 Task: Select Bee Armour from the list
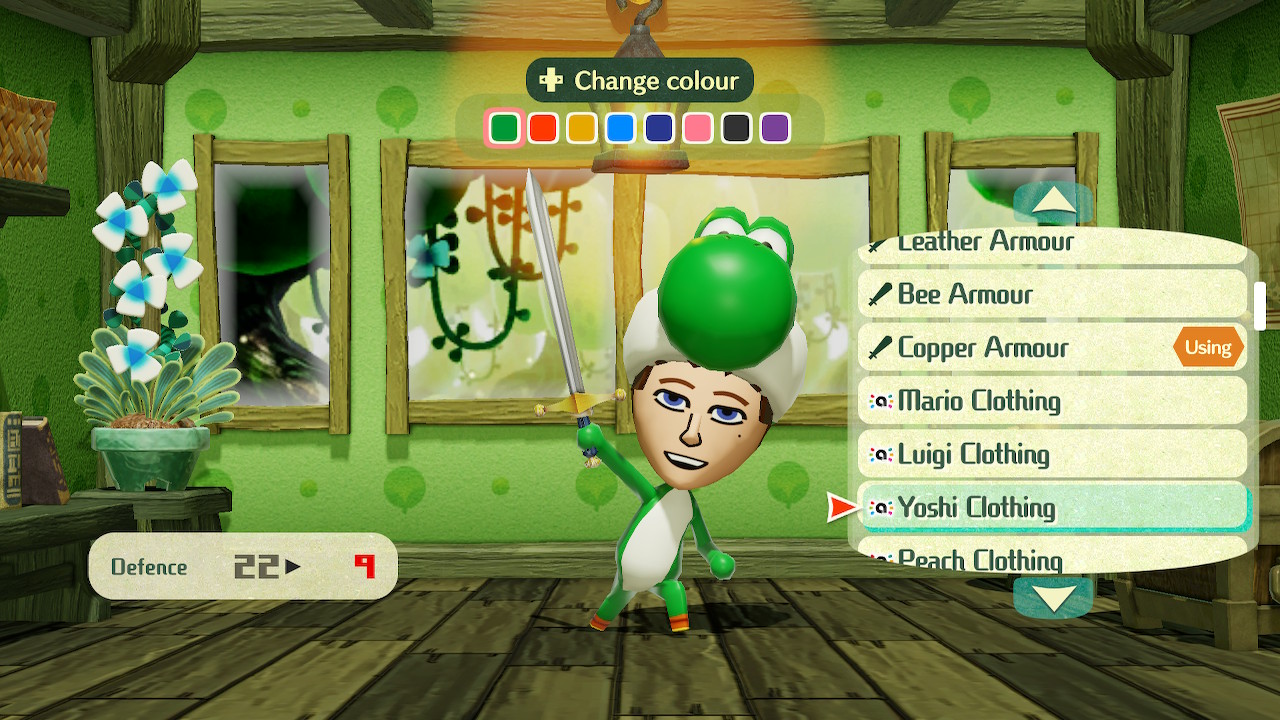coord(1052,294)
